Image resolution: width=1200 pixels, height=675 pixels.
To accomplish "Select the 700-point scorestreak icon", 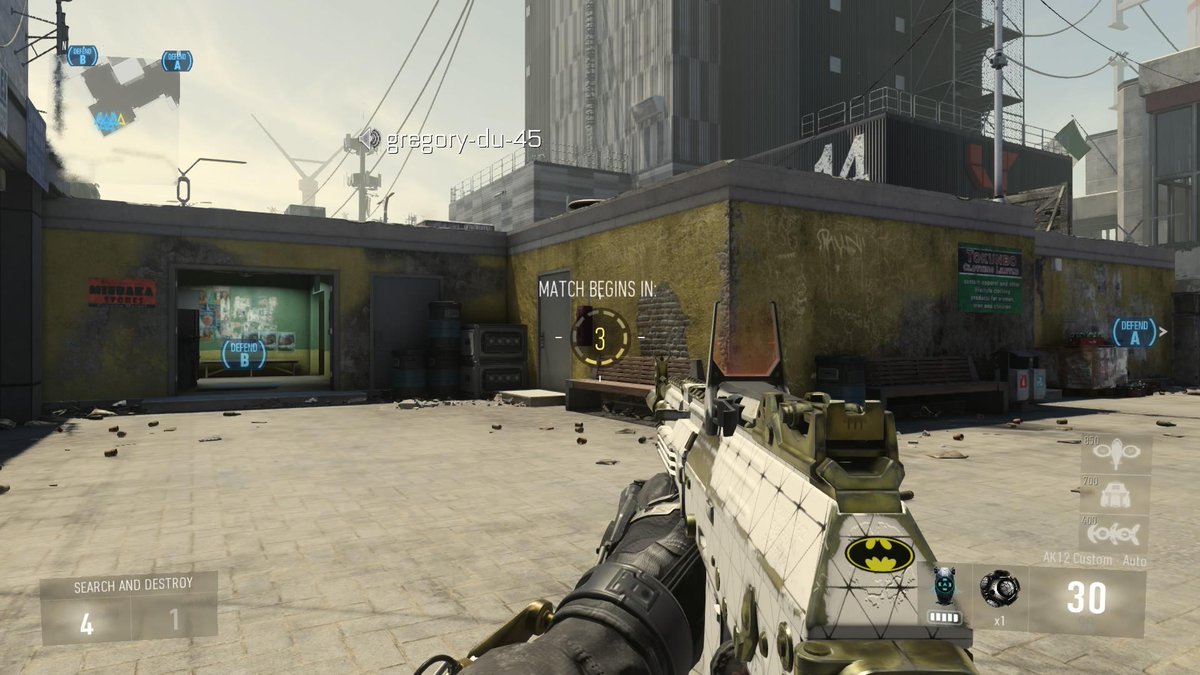I will [1115, 494].
